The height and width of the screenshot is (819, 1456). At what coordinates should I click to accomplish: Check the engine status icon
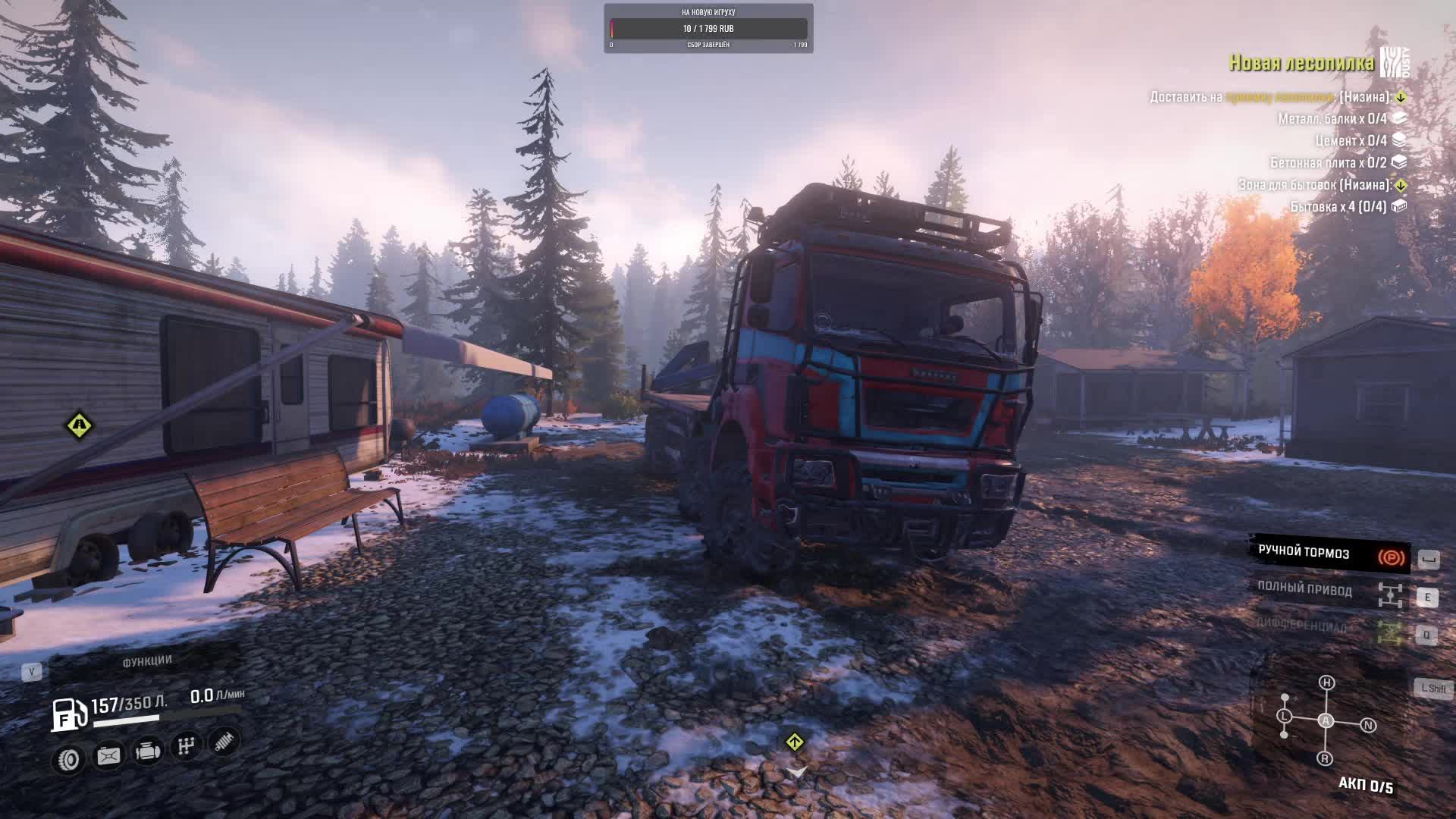147,751
